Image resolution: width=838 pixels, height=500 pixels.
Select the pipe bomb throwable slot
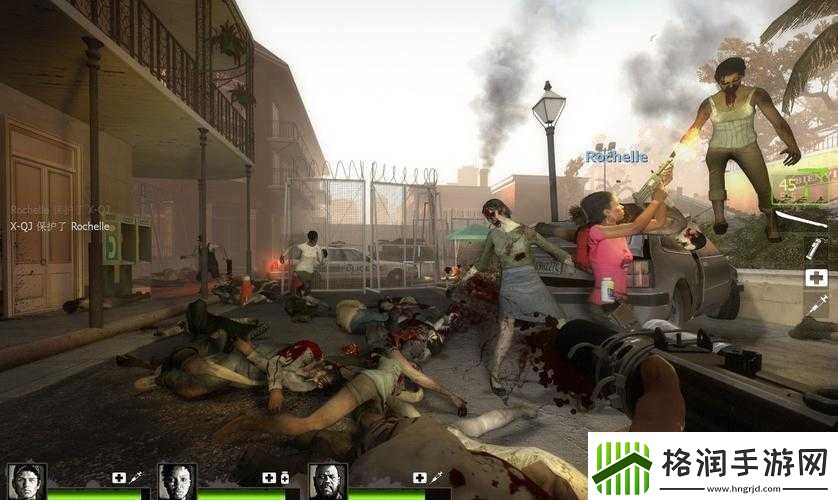(815, 247)
